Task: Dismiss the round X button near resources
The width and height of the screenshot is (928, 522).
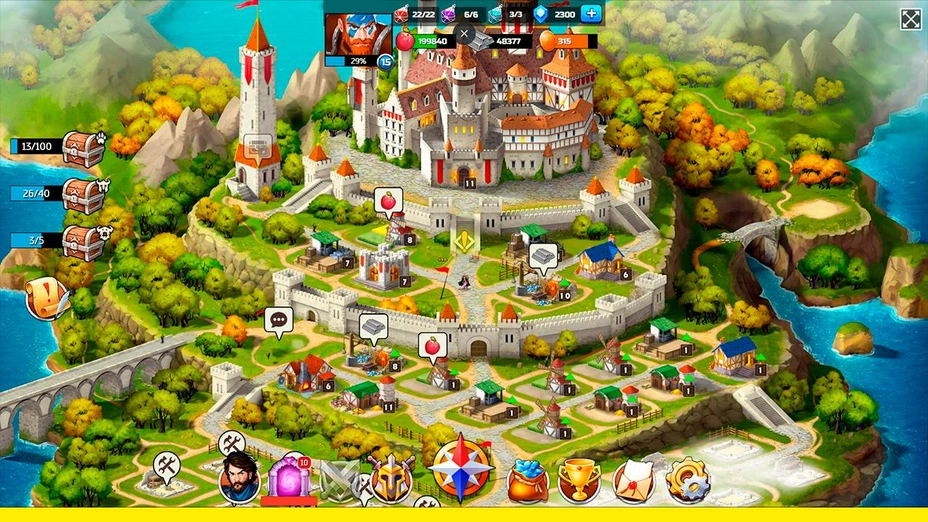Action: (x=464, y=33)
